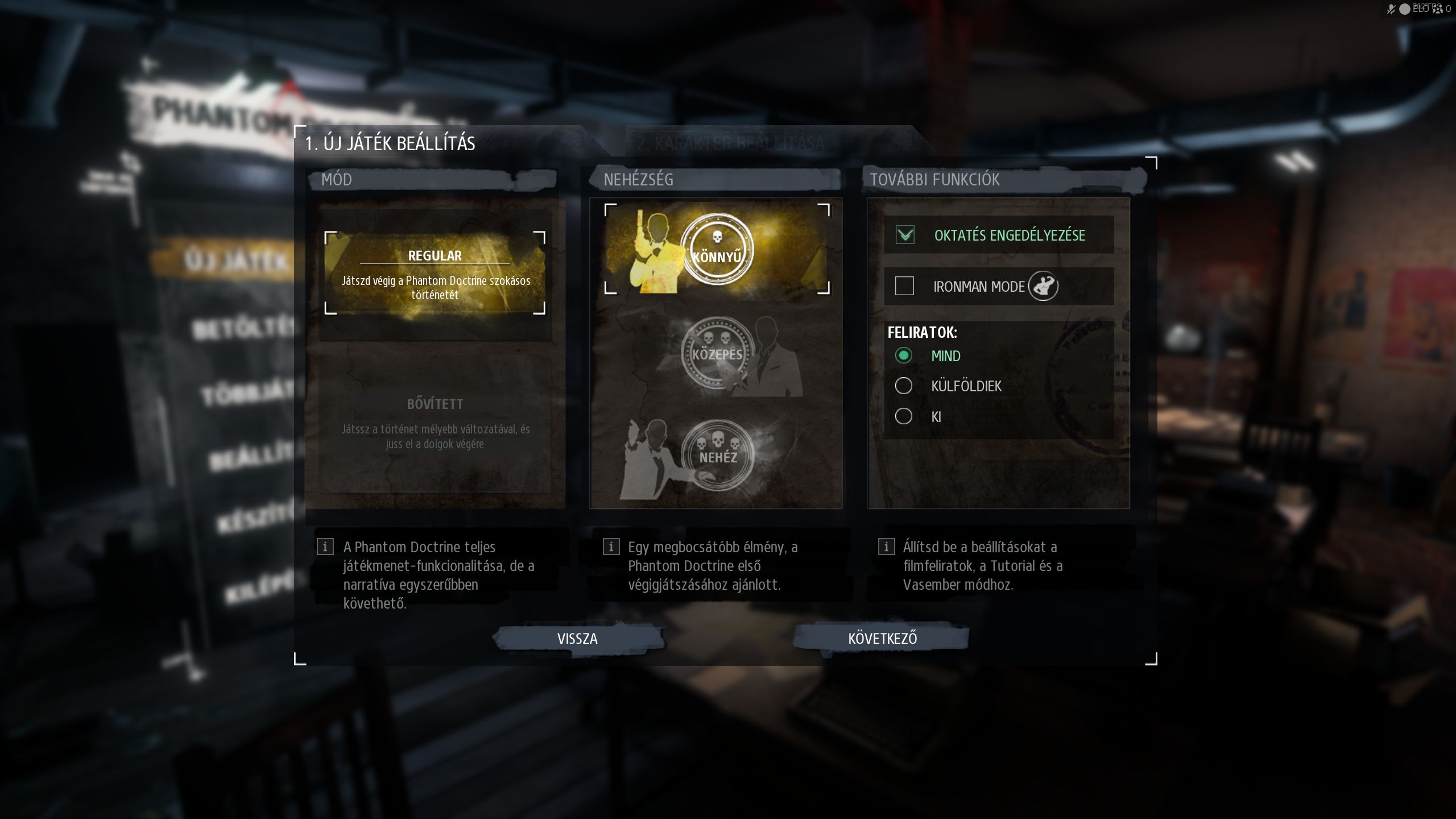The width and height of the screenshot is (1456, 819).
Task: Set subtitles to Külföldiek
Action: pos(904,386)
